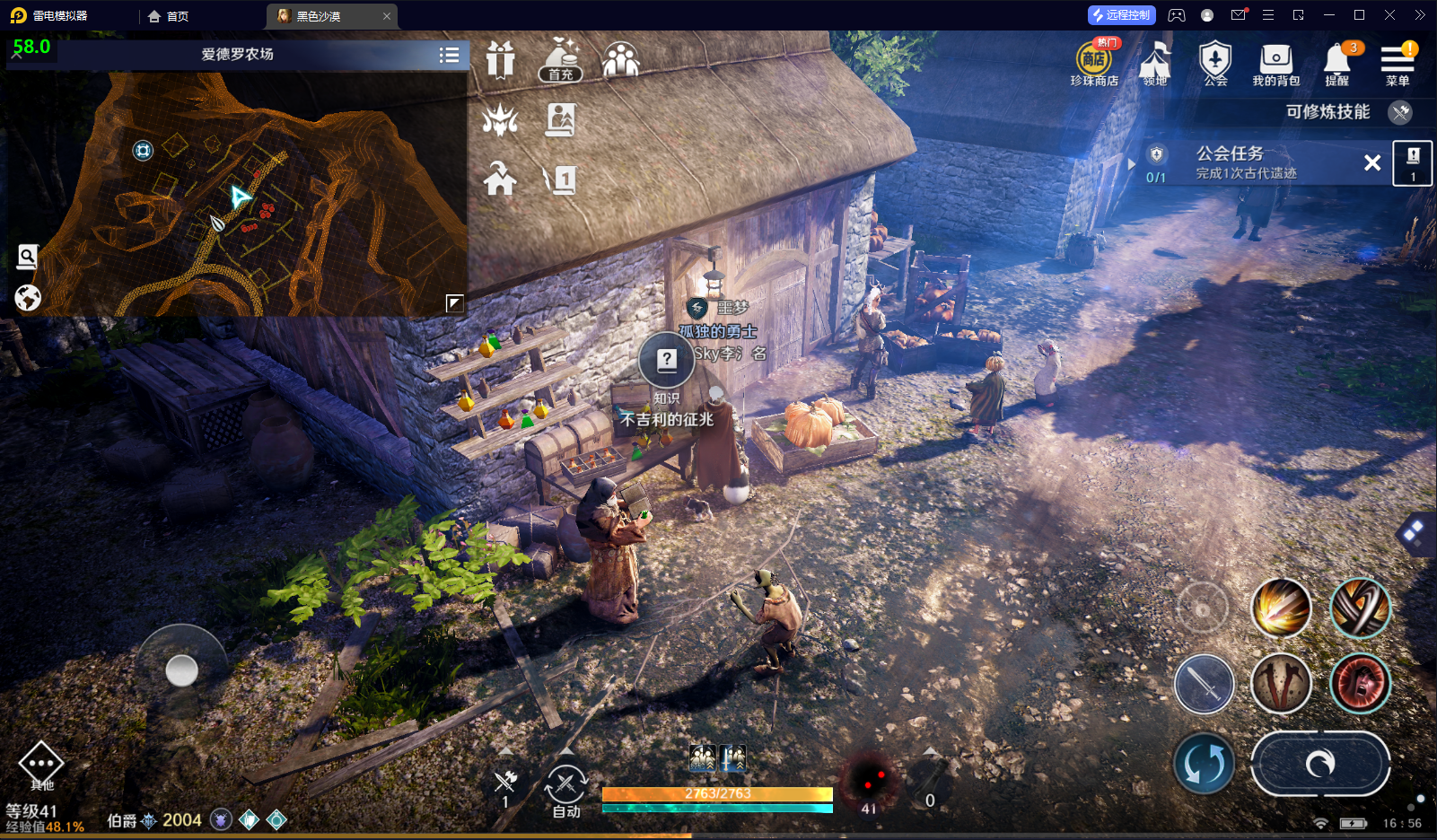Close the 黑色沙漠 emulator tab
Viewport: 1437px width, 840px height.
pos(387,16)
